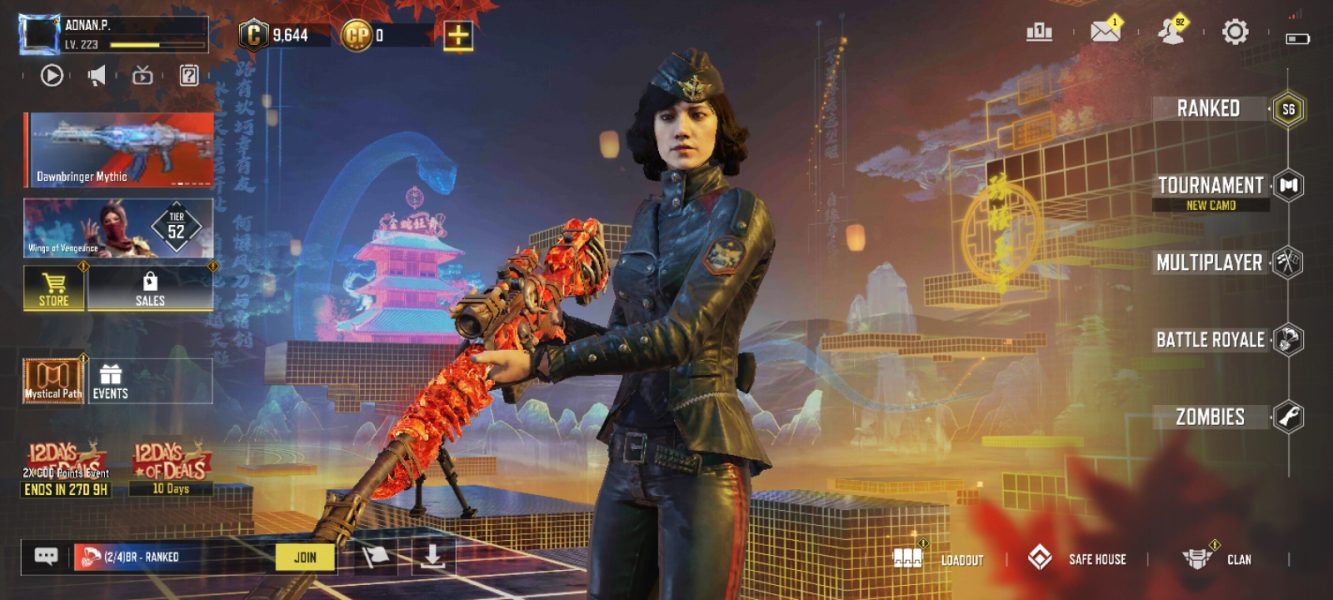Open the Zombies mode
Image resolution: width=1333 pixels, height=600 pixels.
coord(1210,417)
